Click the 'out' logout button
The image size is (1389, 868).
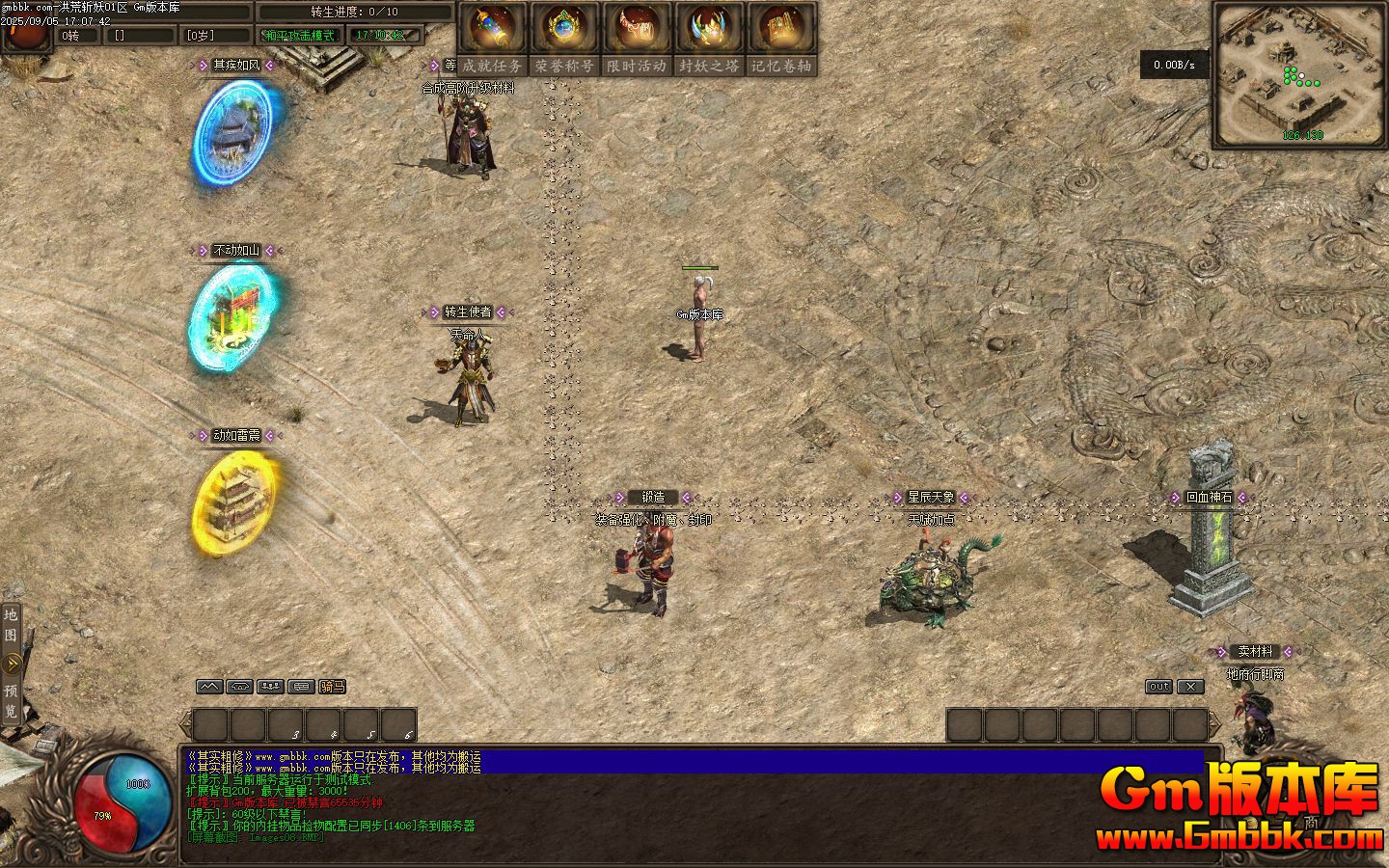(x=1158, y=687)
